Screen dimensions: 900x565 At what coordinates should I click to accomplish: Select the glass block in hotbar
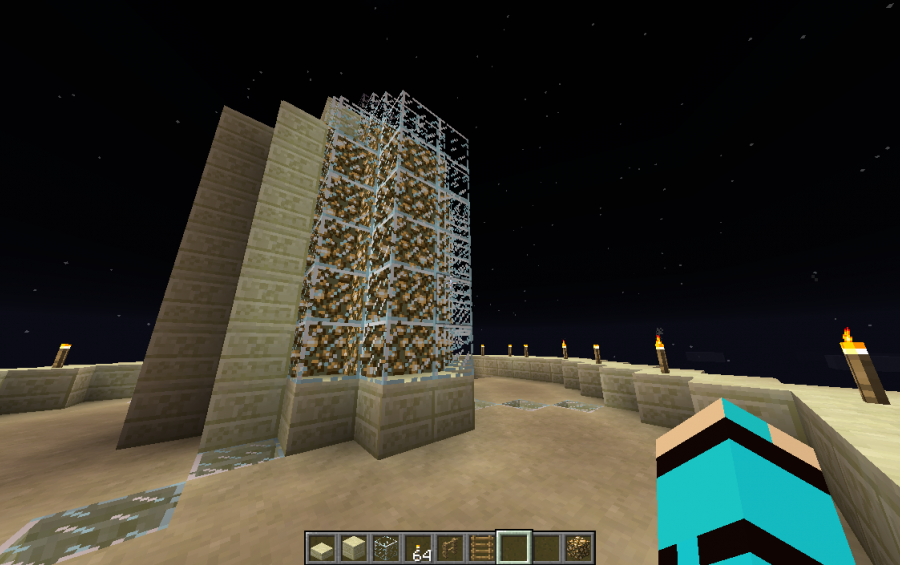385,548
